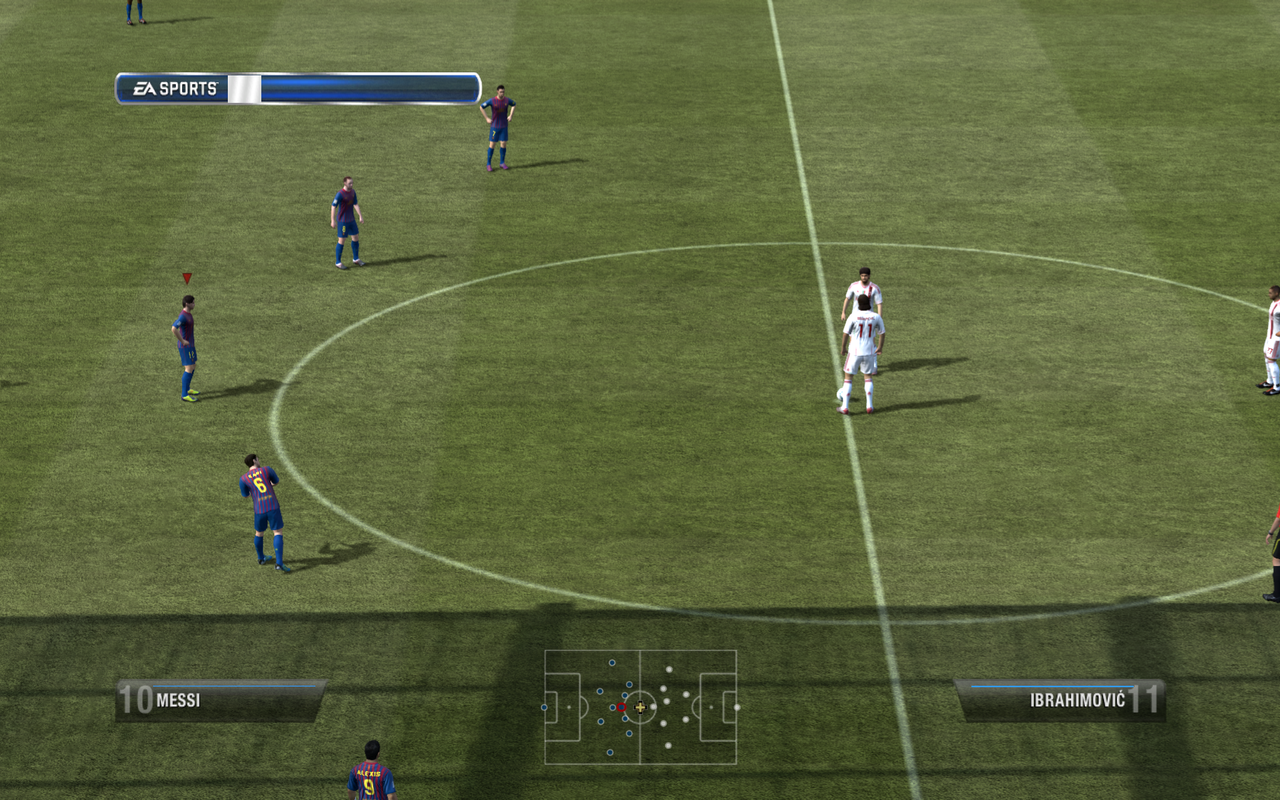Click the blue goalkeeper dot at radar's left edge
This screenshot has height=800, width=1280.
pyautogui.click(x=543, y=707)
